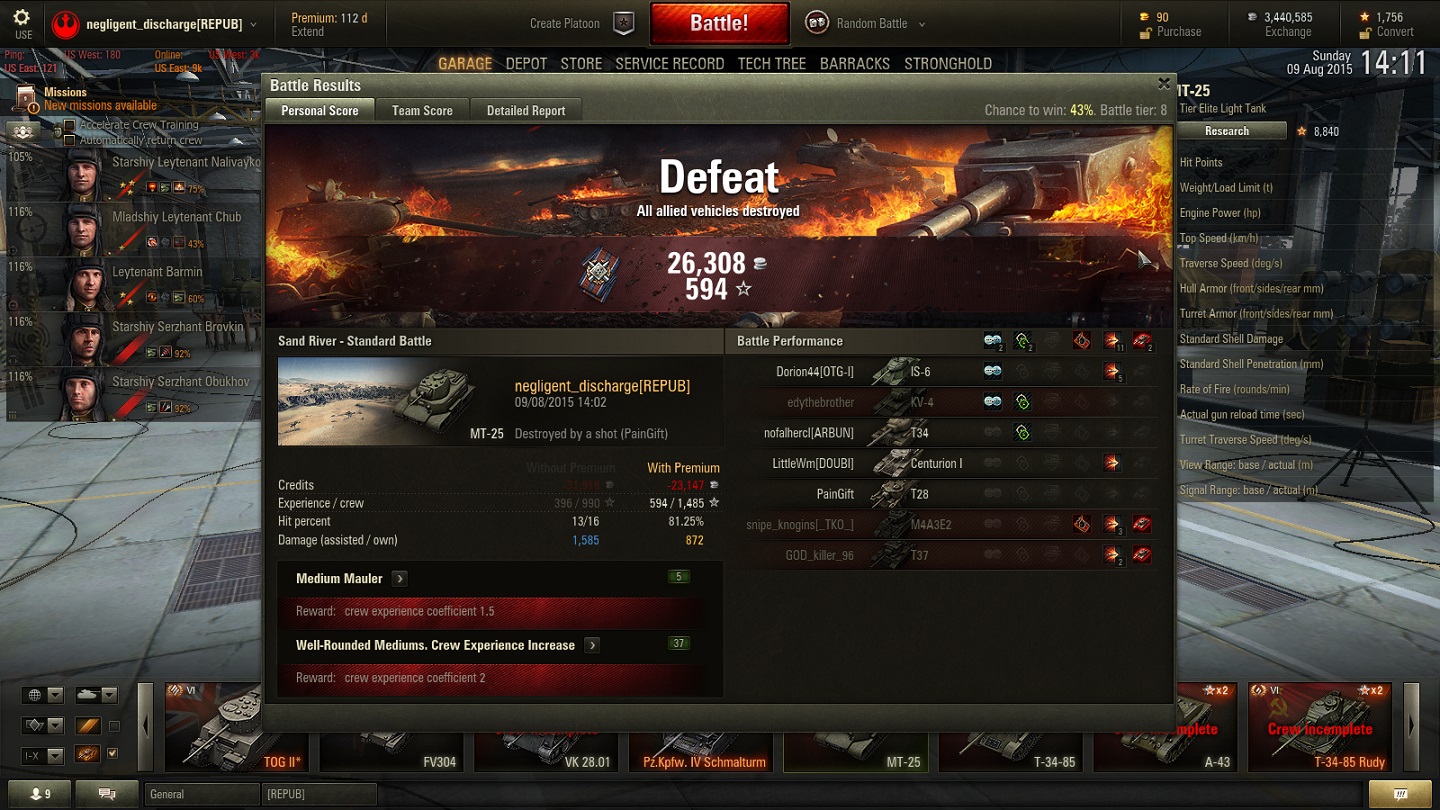Go to the Store
Viewport: 1440px width, 810px height.
[581, 63]
